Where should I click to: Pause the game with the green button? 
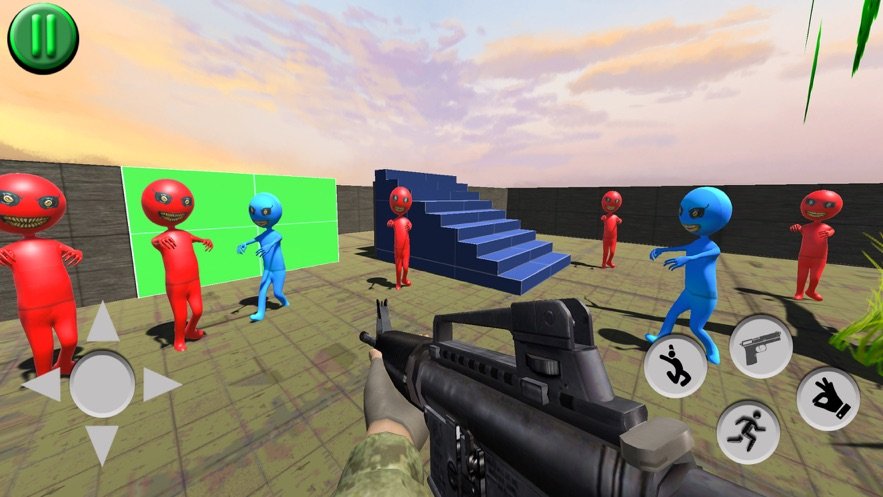coord(43,38)
